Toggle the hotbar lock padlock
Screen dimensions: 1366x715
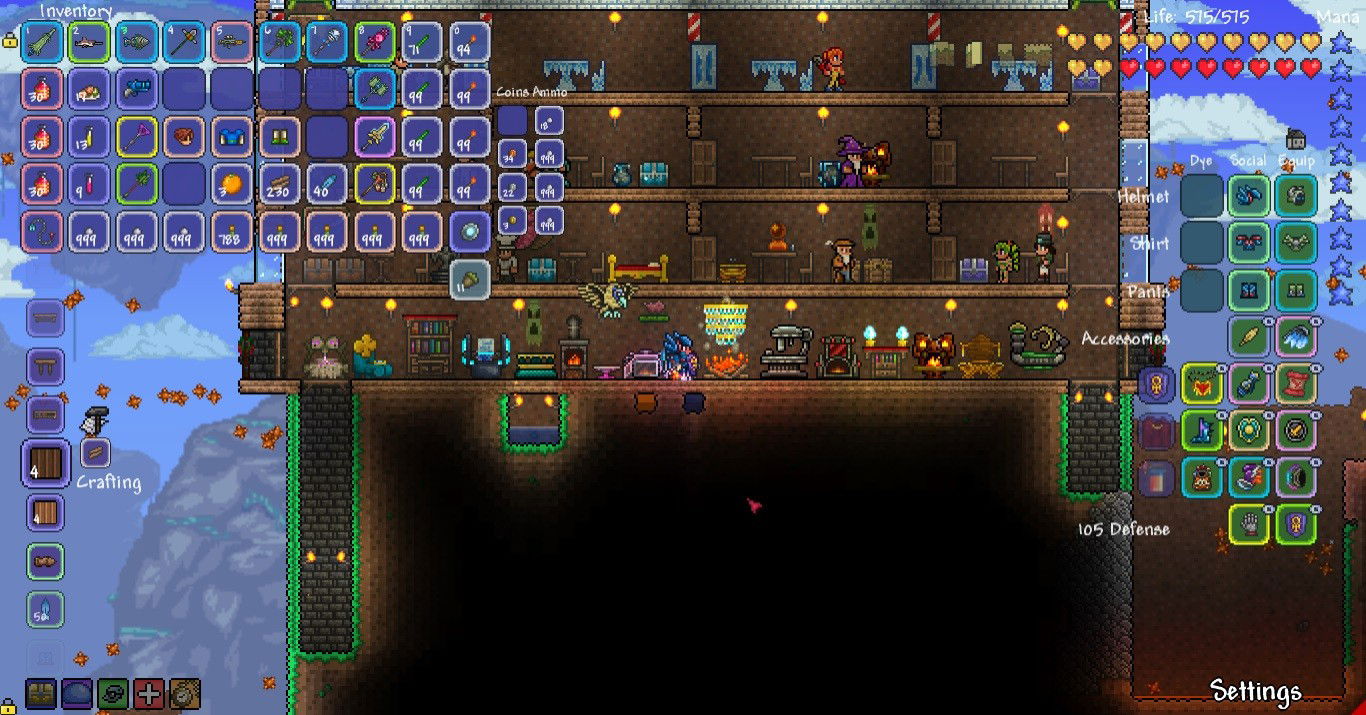[10, 42]
